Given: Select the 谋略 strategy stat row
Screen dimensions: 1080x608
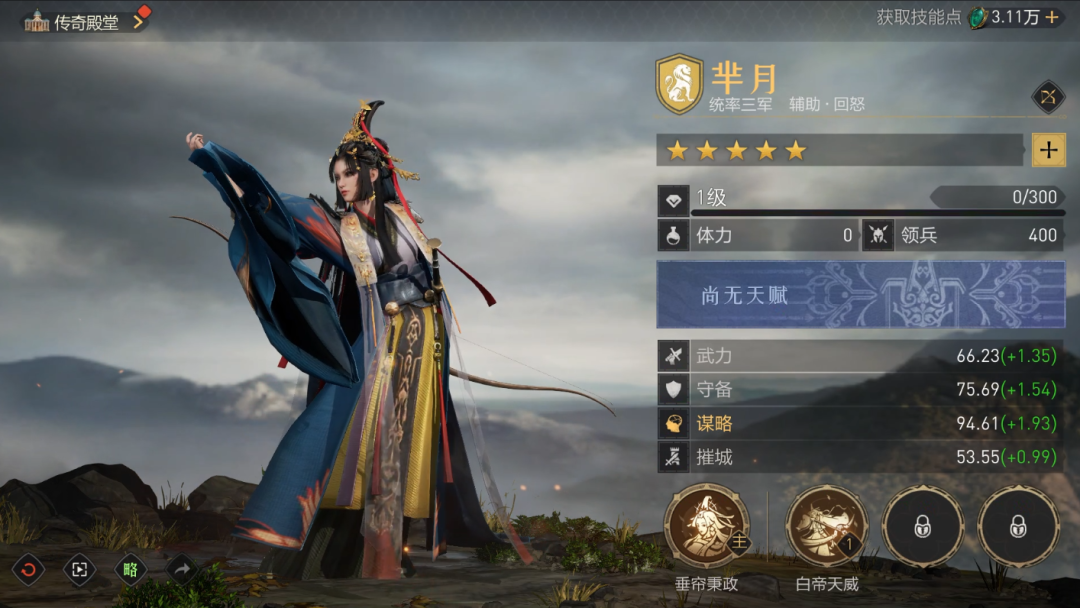Looking at the screenshot, I should pyautogui.click(x=860, y=424).
